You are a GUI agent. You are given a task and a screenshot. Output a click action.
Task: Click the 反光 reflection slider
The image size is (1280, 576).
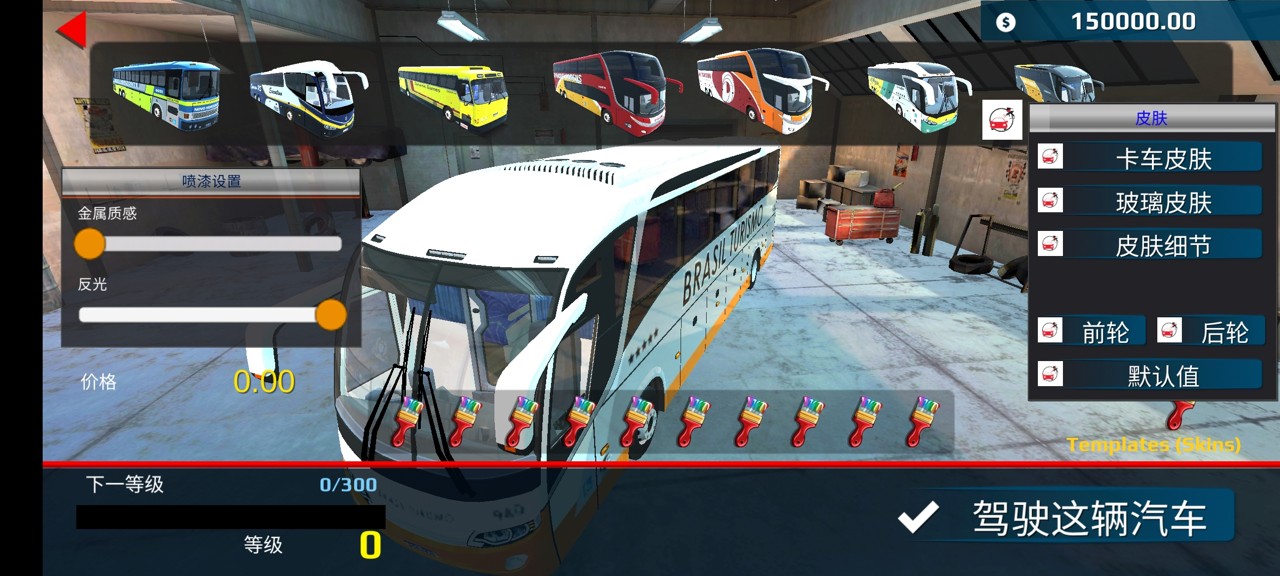click(x=210, y=315)
